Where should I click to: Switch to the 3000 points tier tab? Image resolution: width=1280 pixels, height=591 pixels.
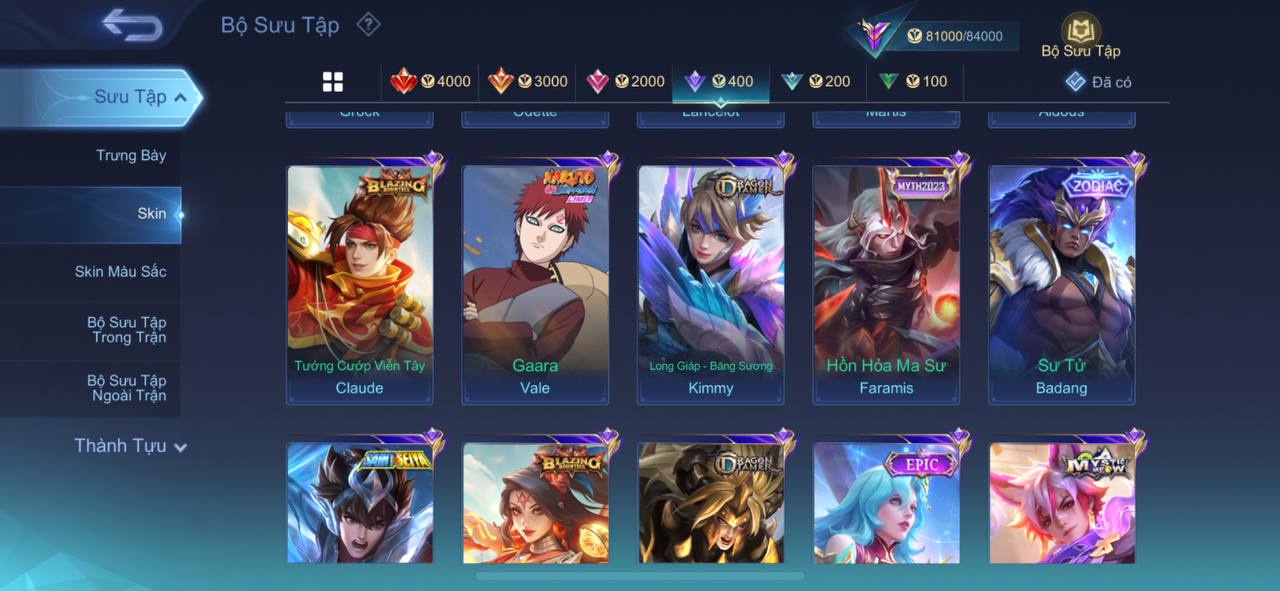tap(527, 82)
